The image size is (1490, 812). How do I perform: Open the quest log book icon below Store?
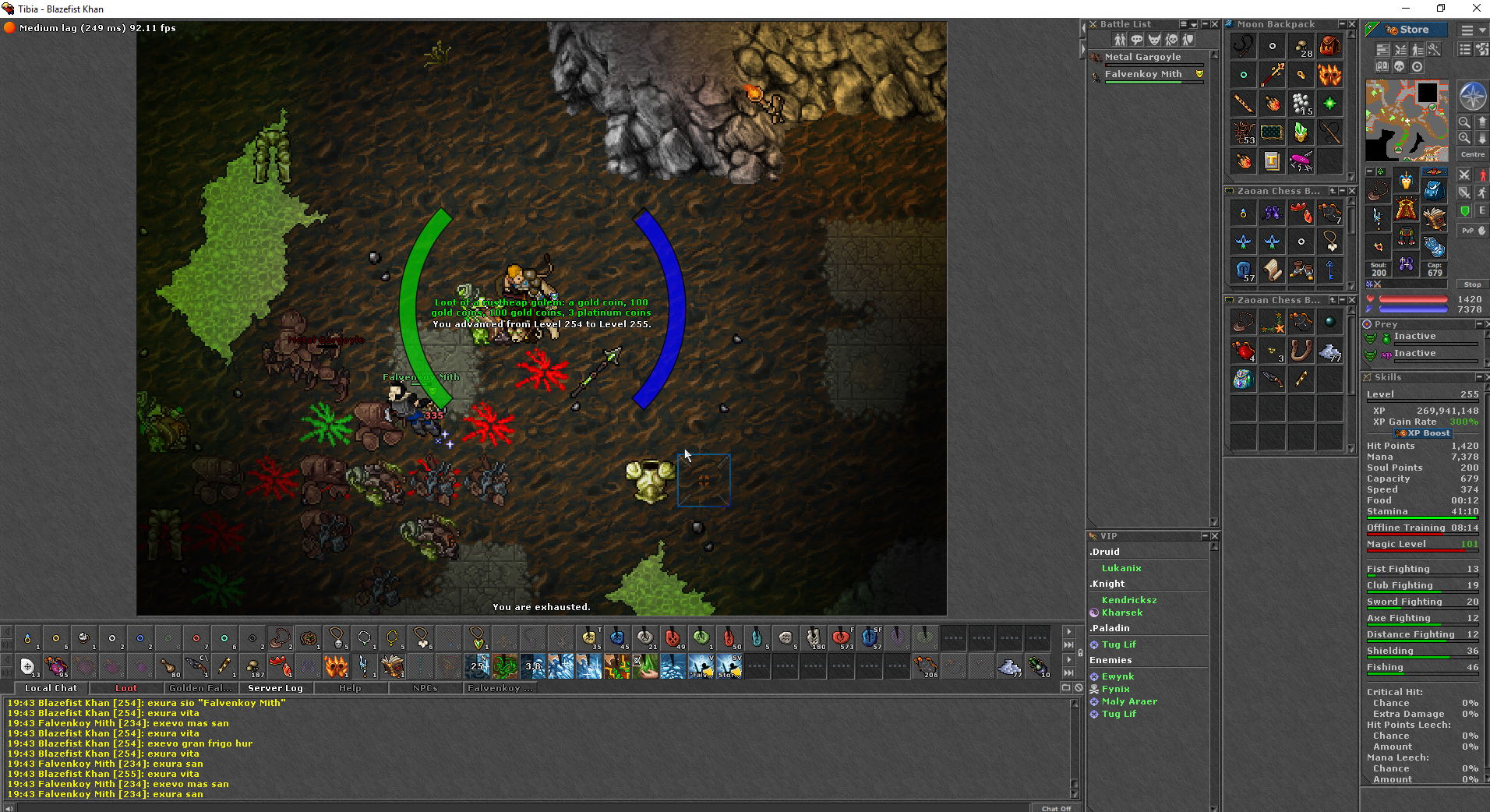pyautogui.click(x=1382, y=67)
